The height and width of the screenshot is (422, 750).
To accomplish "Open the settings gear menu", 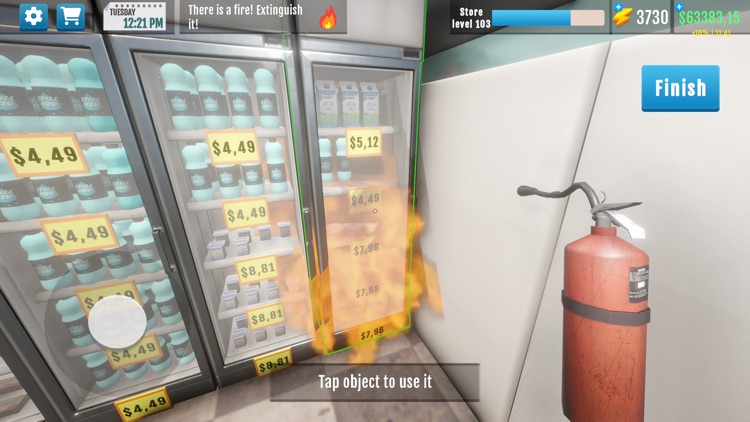I will pos(34,17).
